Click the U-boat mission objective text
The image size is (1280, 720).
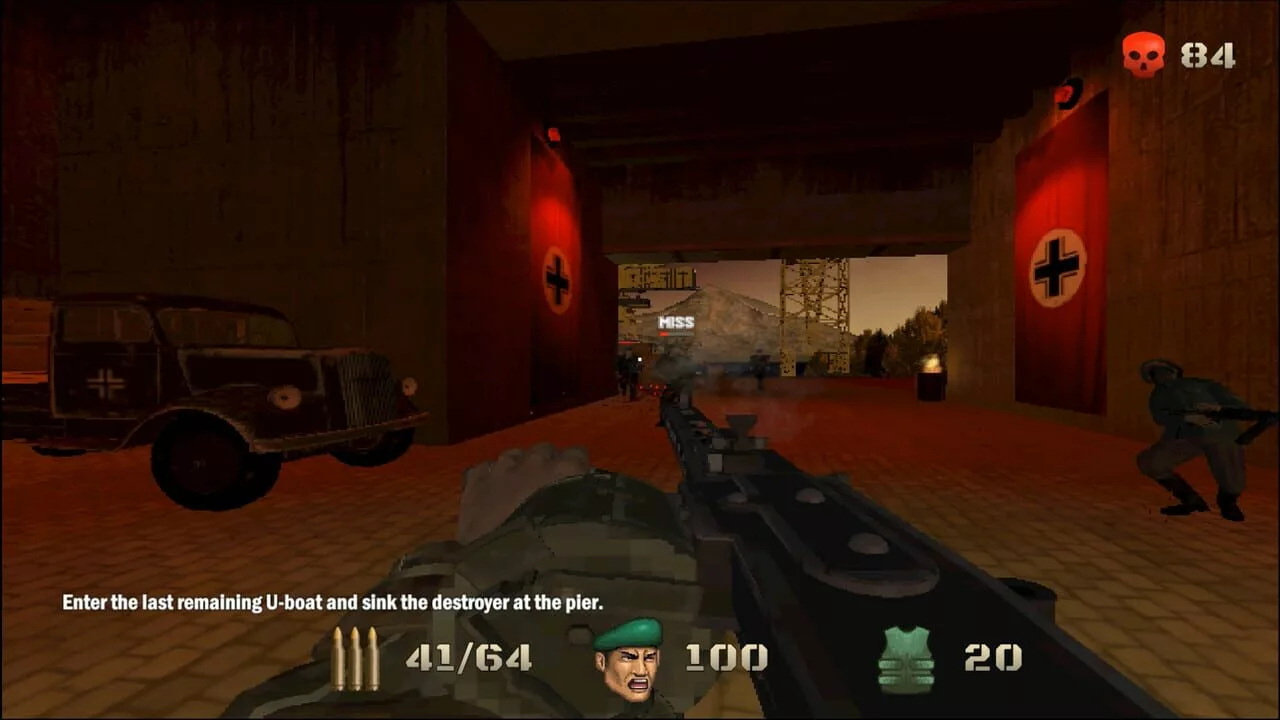333,603
